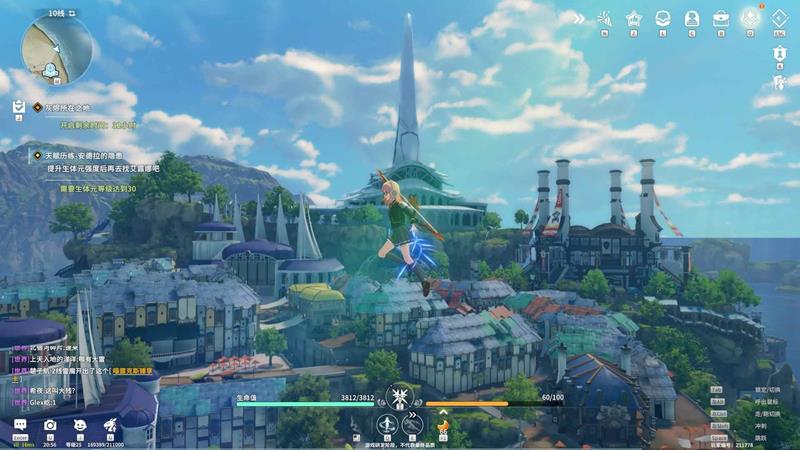Open the dragon-head mount icon

pos(110,426)
